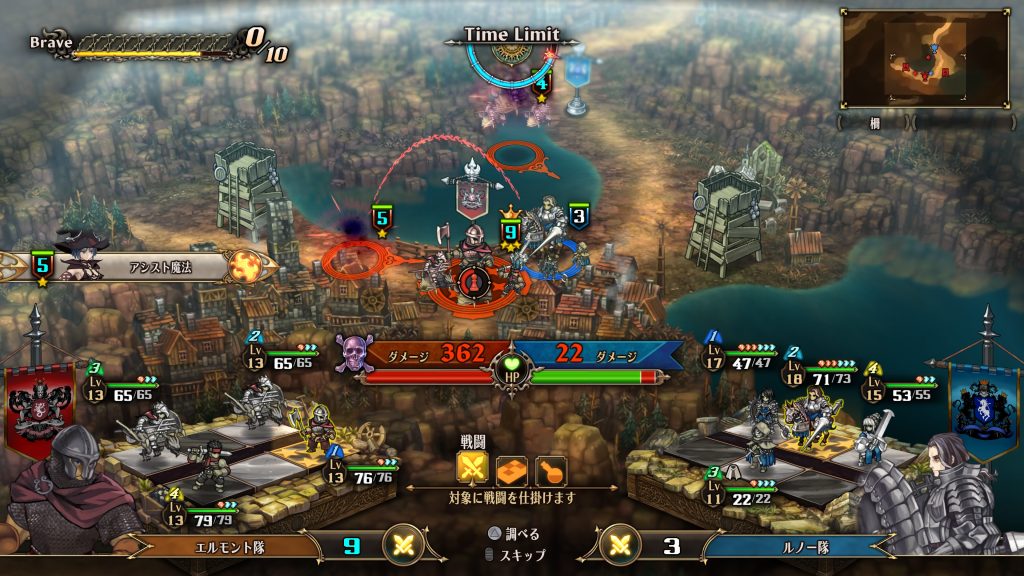Select the エルモント隊 unit banner

point(238,547)
